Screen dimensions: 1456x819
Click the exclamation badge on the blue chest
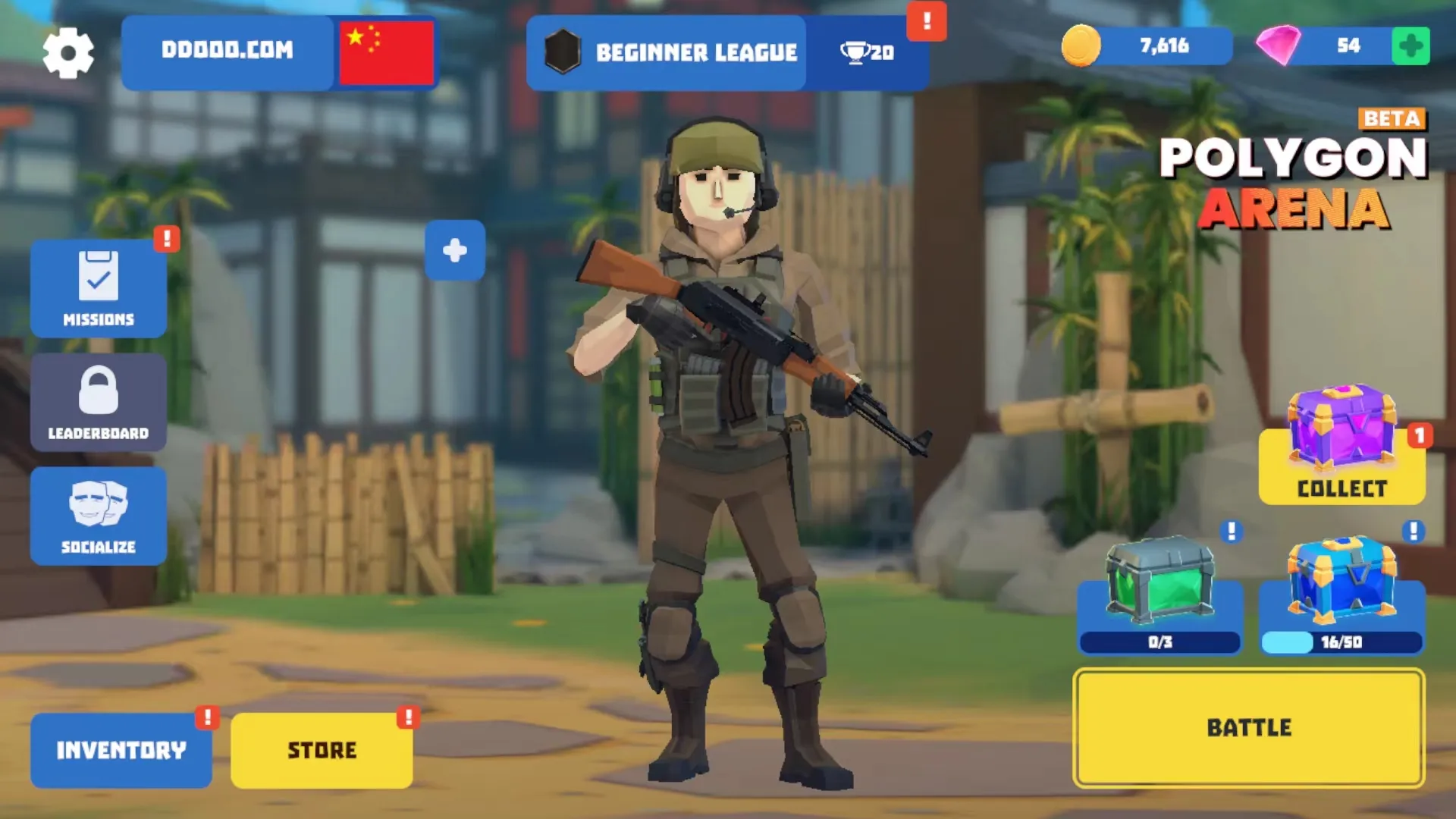(x=1412, y=529)
